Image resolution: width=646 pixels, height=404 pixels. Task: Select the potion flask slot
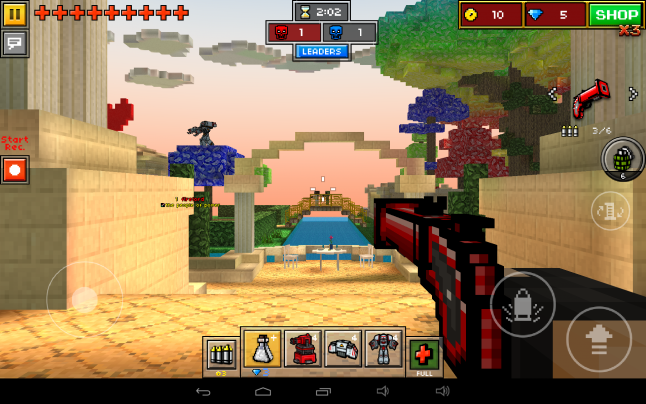click(262, 349)
